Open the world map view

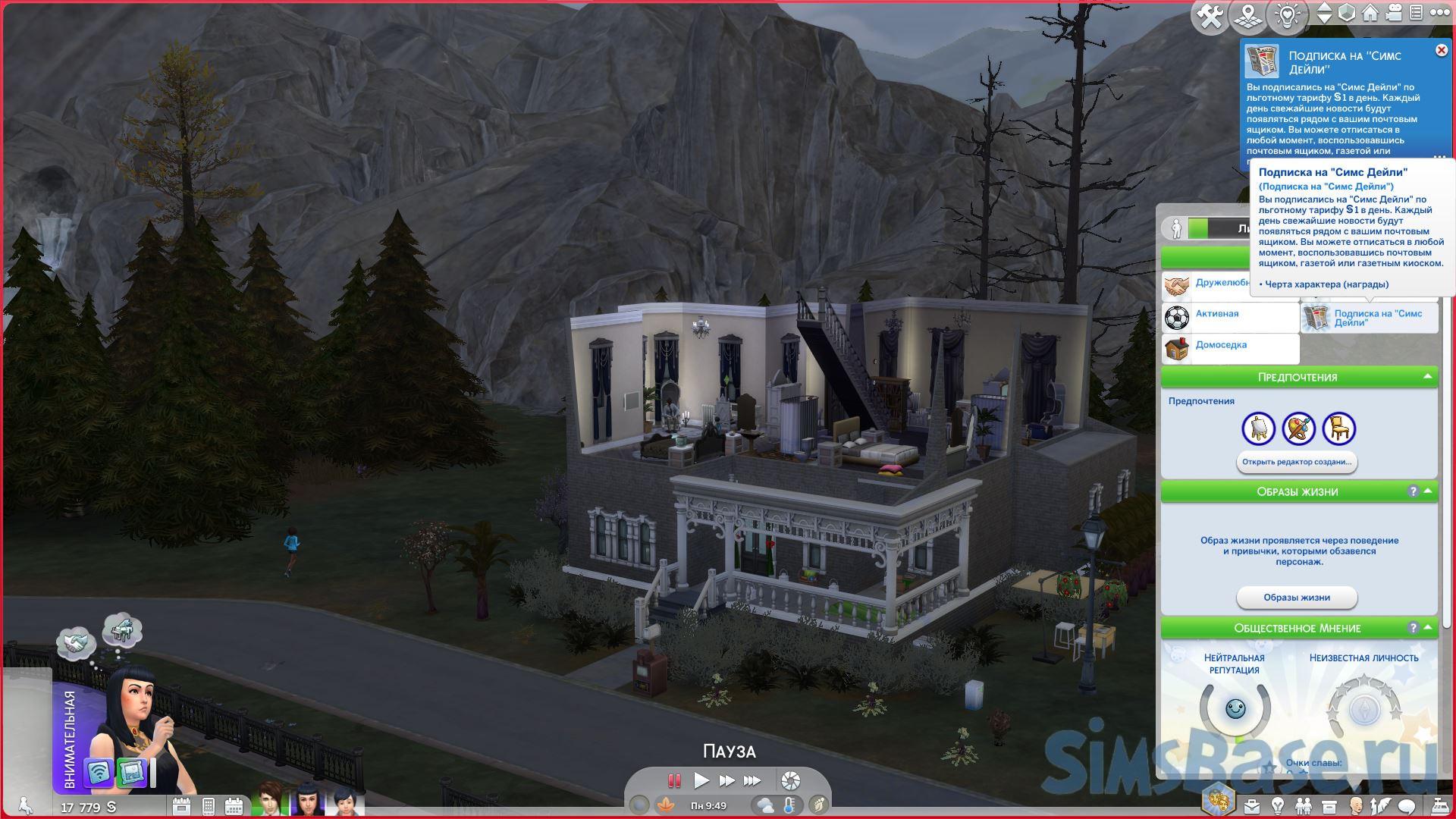pos(1247,16)
